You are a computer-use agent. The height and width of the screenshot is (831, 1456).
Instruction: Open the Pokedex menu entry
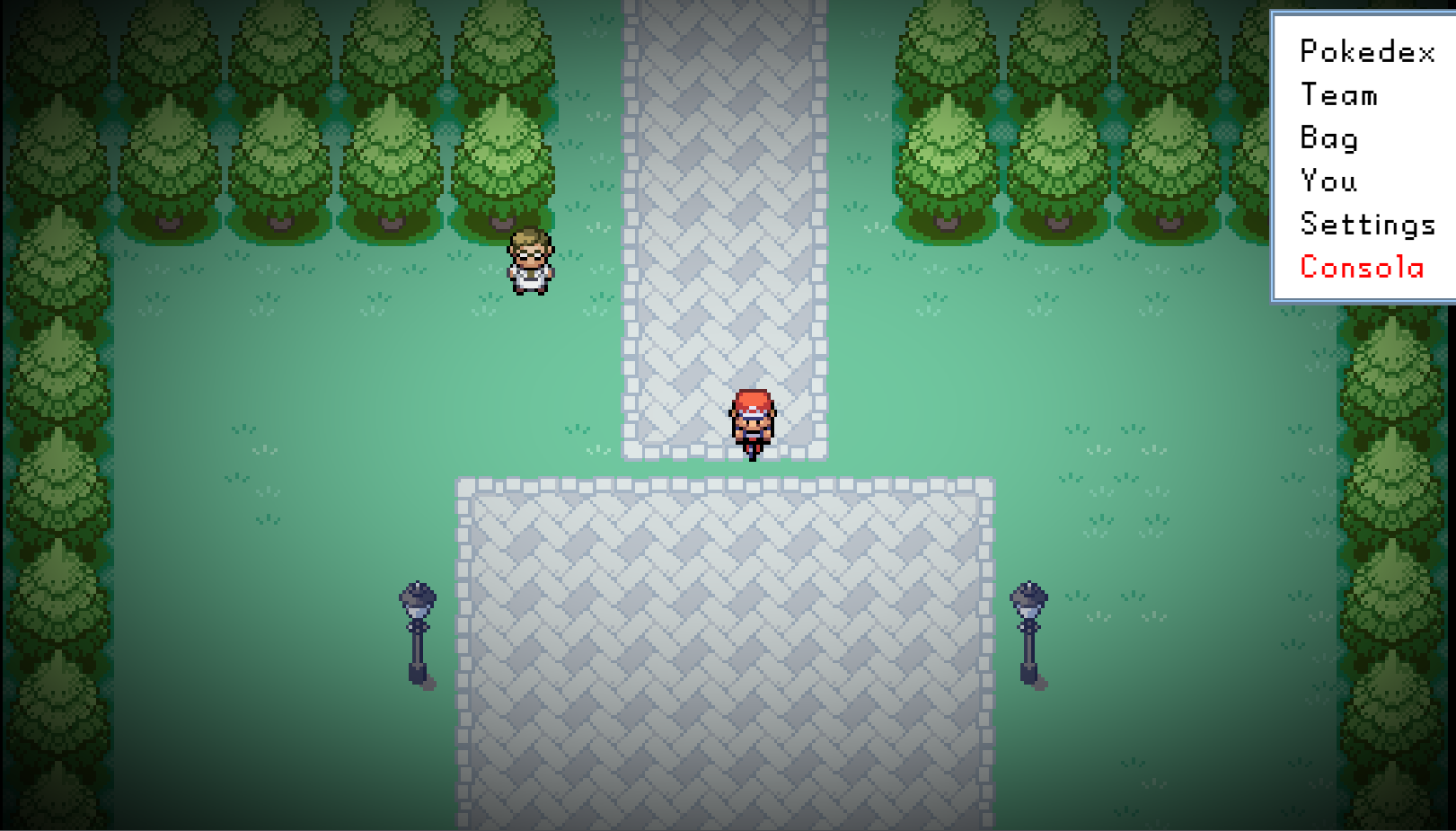click(x=1366, y=52)
